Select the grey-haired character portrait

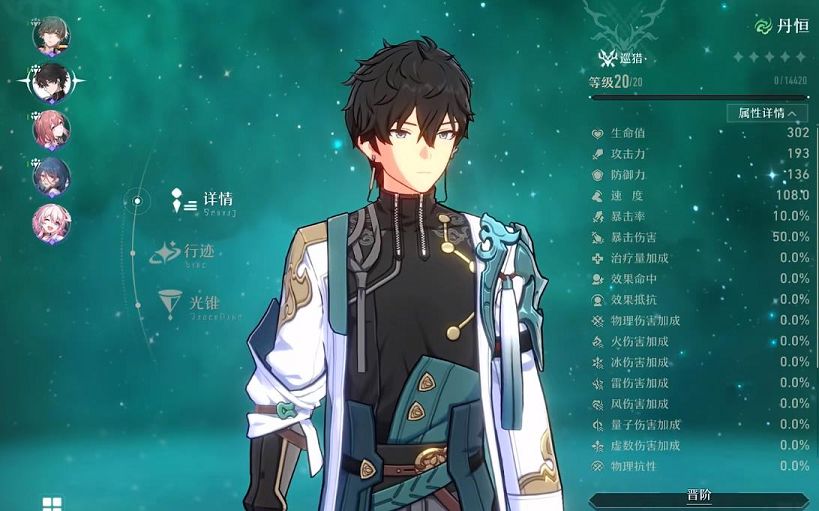(x=51, y=36)
